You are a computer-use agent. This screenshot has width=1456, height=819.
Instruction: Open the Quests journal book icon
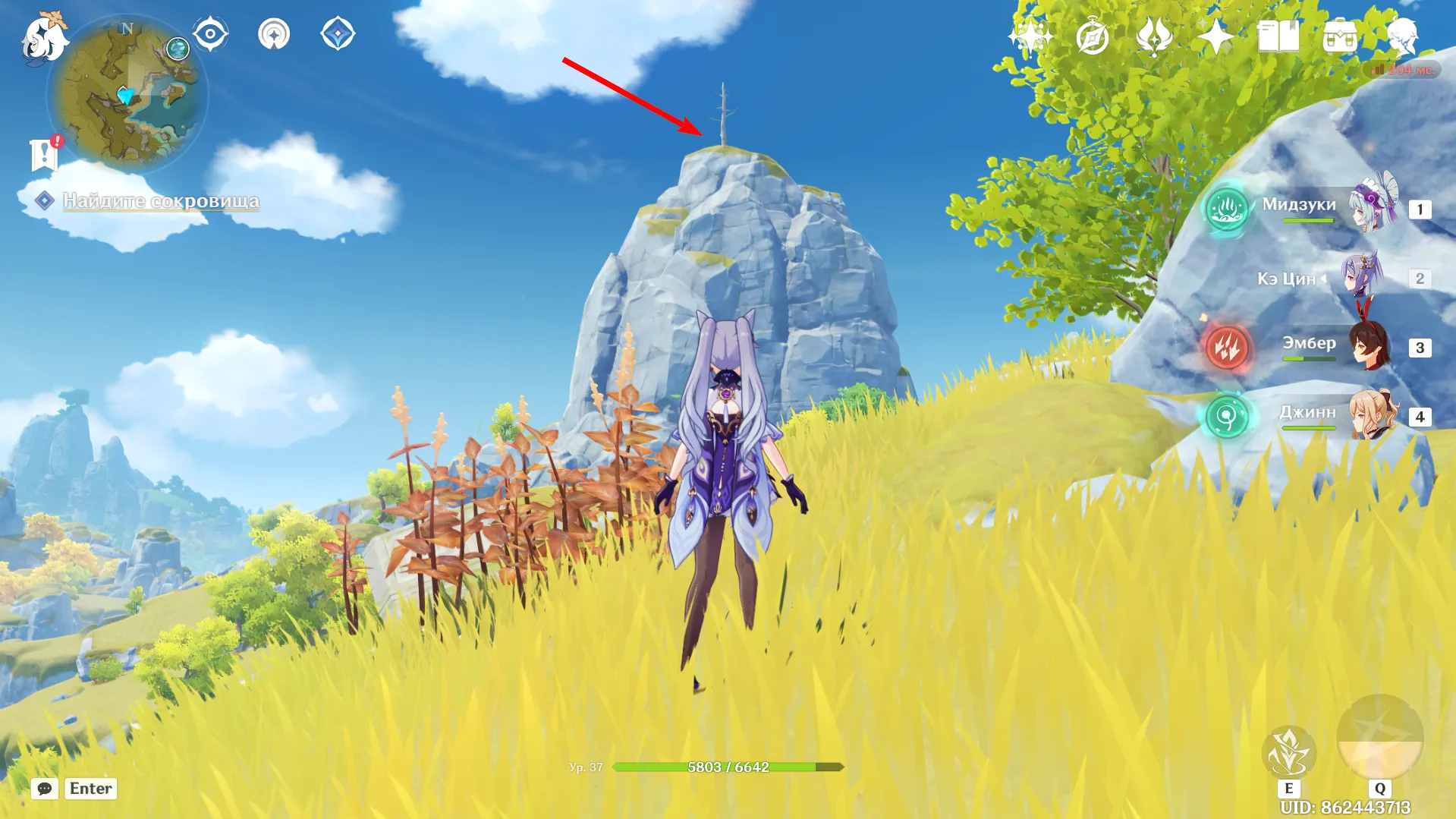[1280, 34]
